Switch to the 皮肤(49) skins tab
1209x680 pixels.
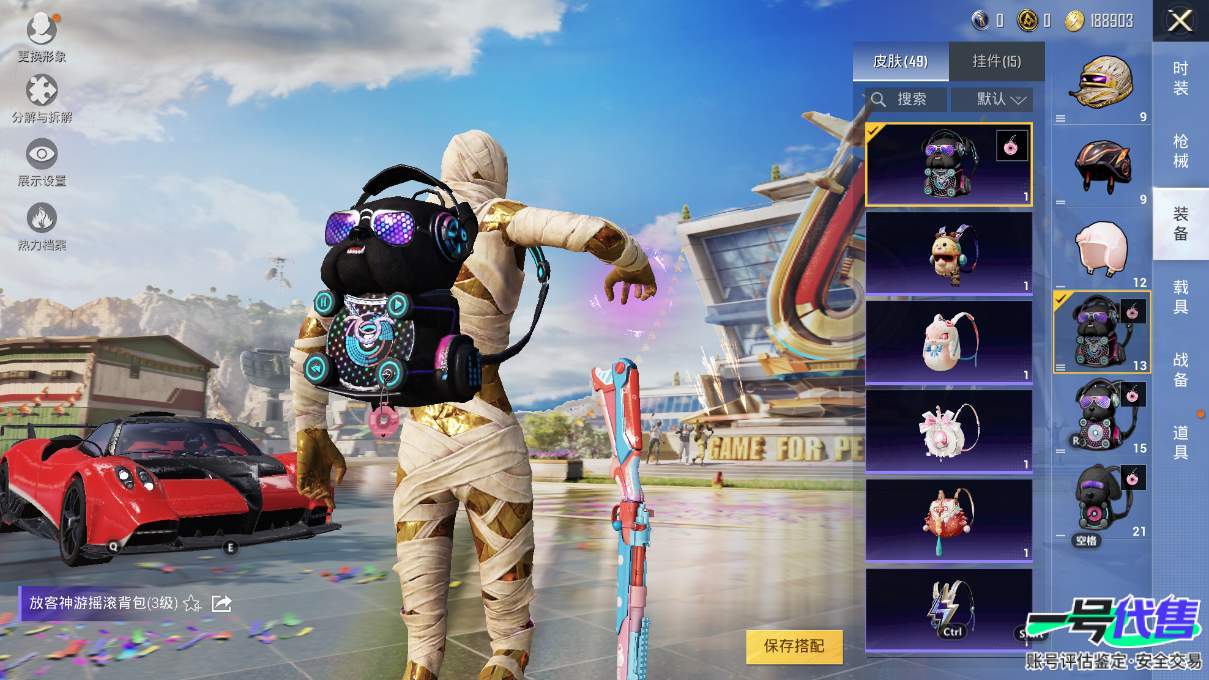pos(900,62)
